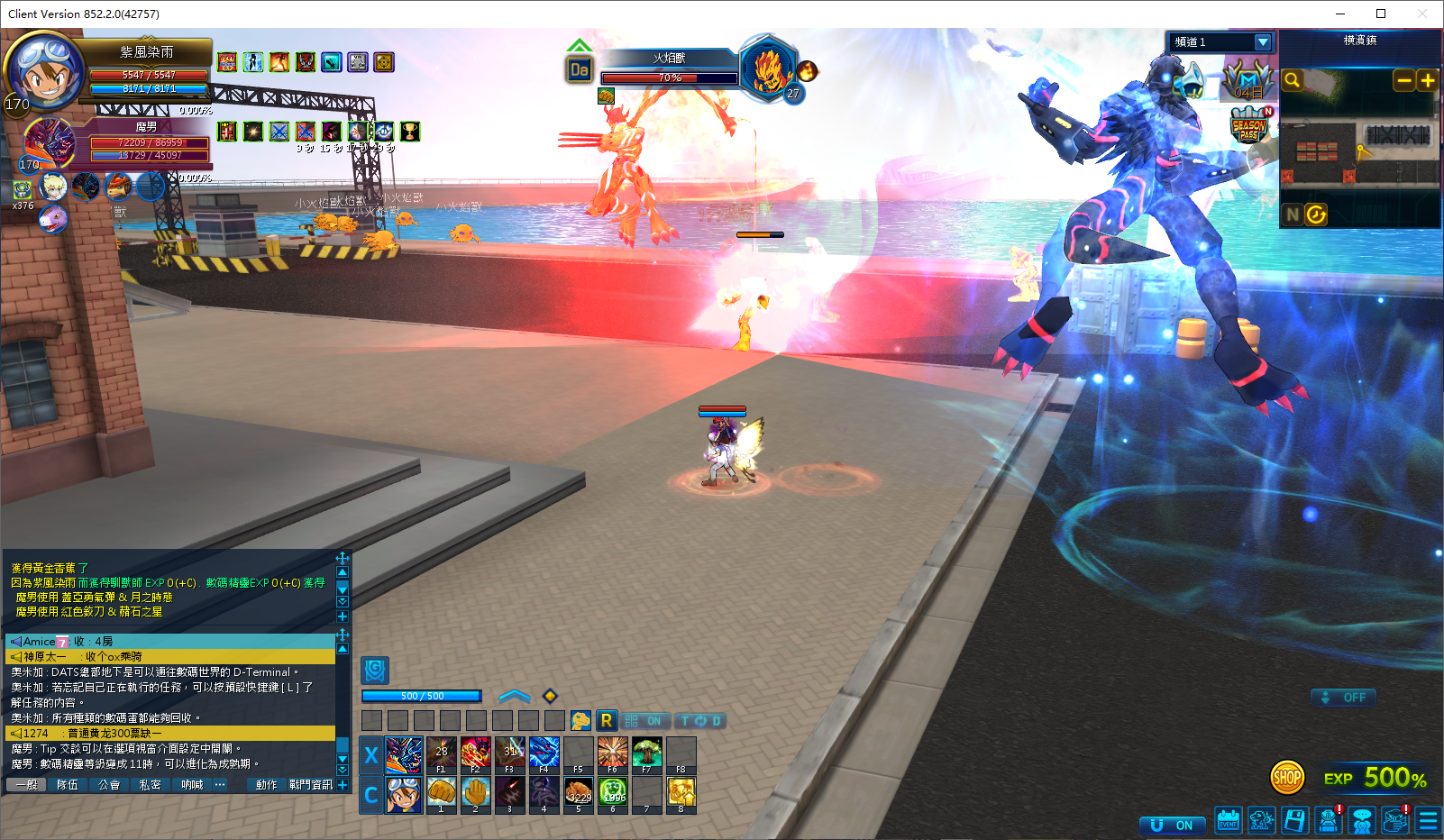Zoom in the minimap with plus button

click(1428, 81)
